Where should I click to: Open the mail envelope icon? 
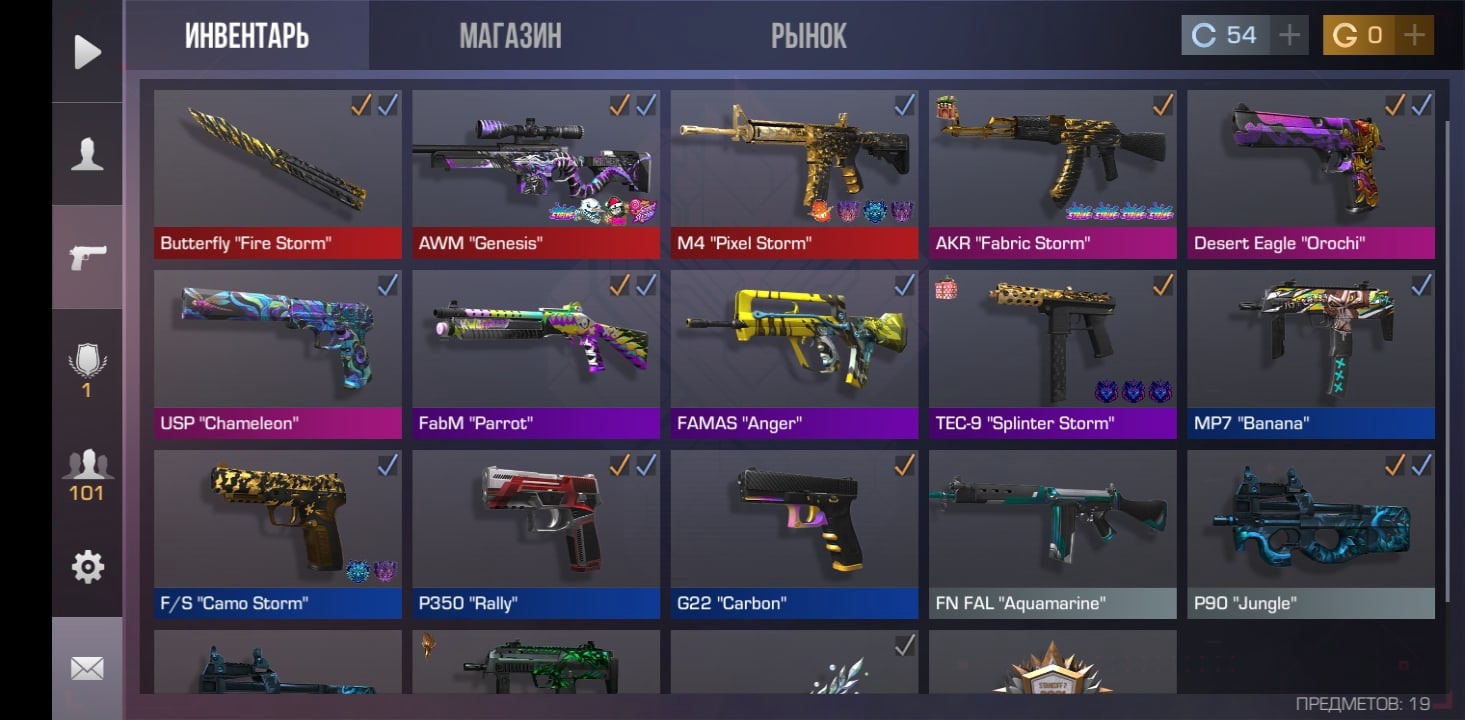coord(87,667)
